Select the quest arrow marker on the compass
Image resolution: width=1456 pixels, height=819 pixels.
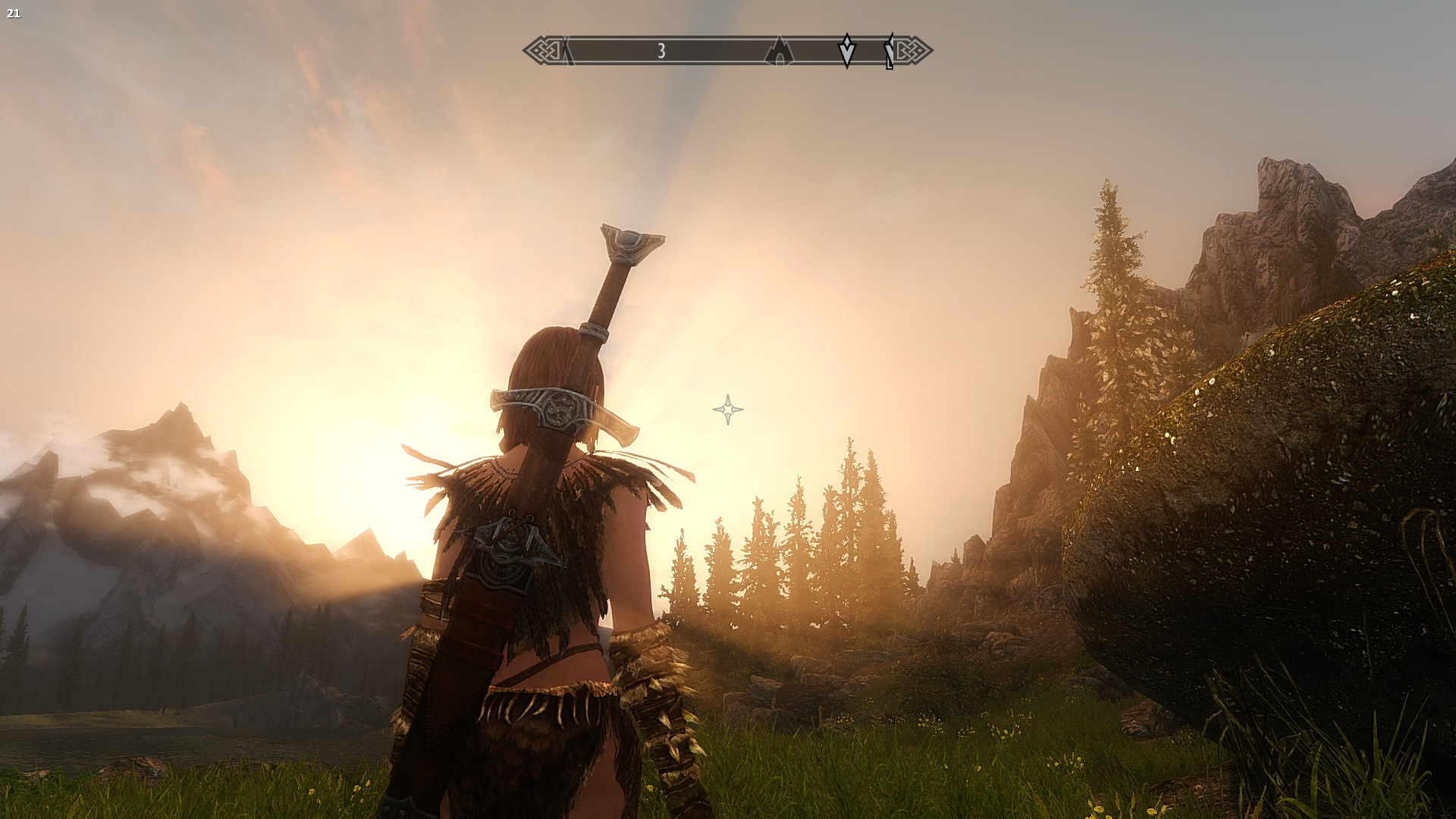[846, 51]
